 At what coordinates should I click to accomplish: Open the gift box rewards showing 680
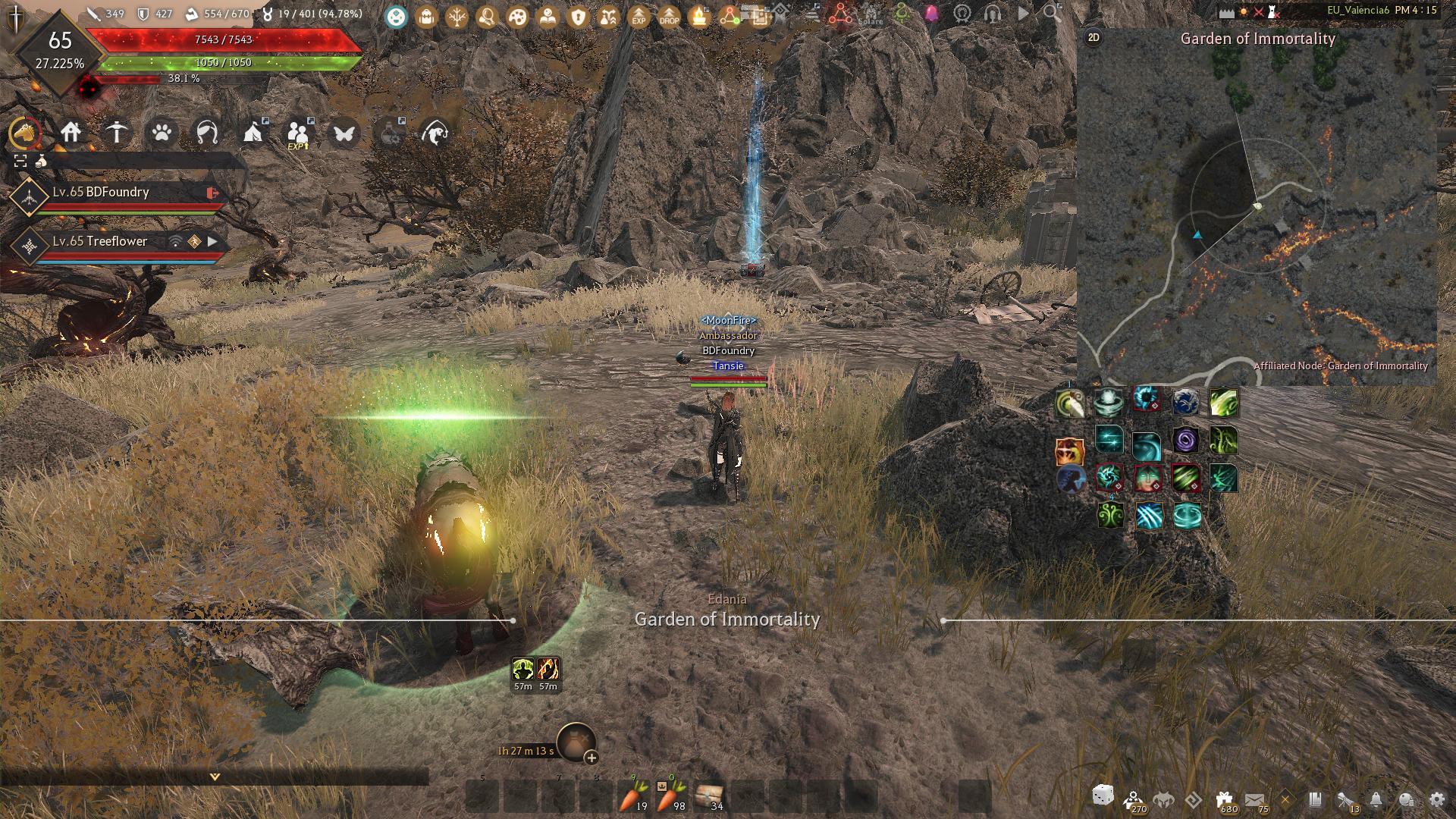[1224, 799]
